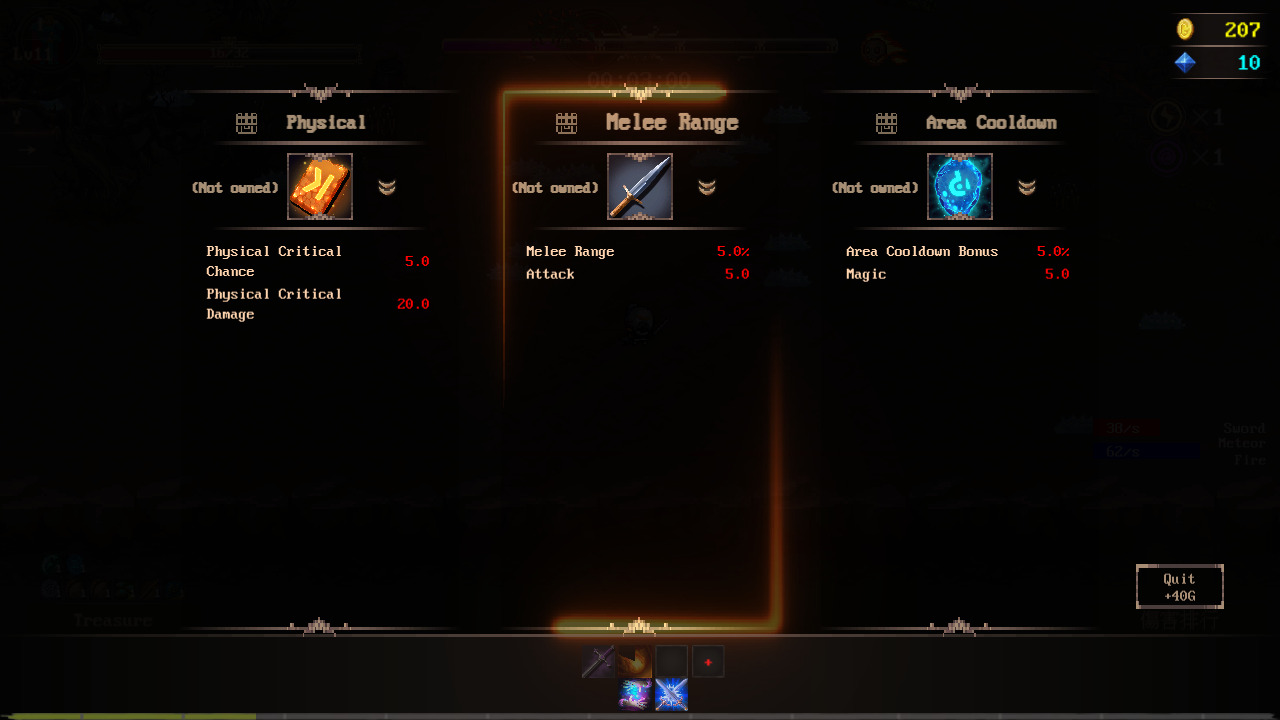1280x720 pixels.
Task: Click the red plus to add a slot
Action: (708, 661)
